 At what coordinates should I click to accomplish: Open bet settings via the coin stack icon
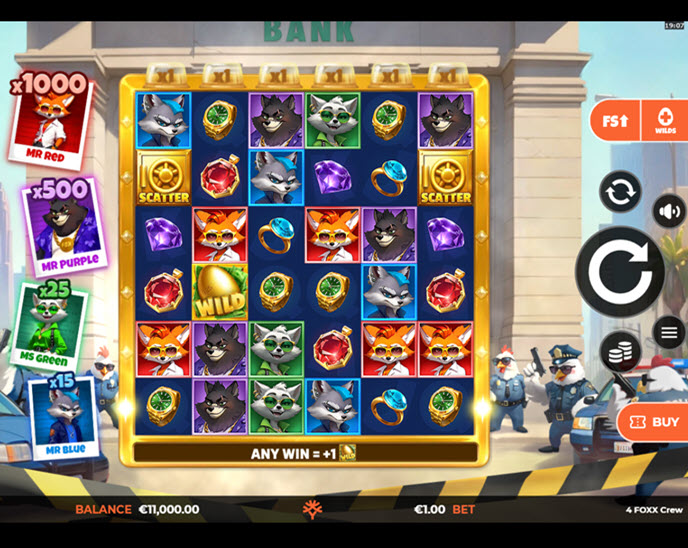point(620,351)
